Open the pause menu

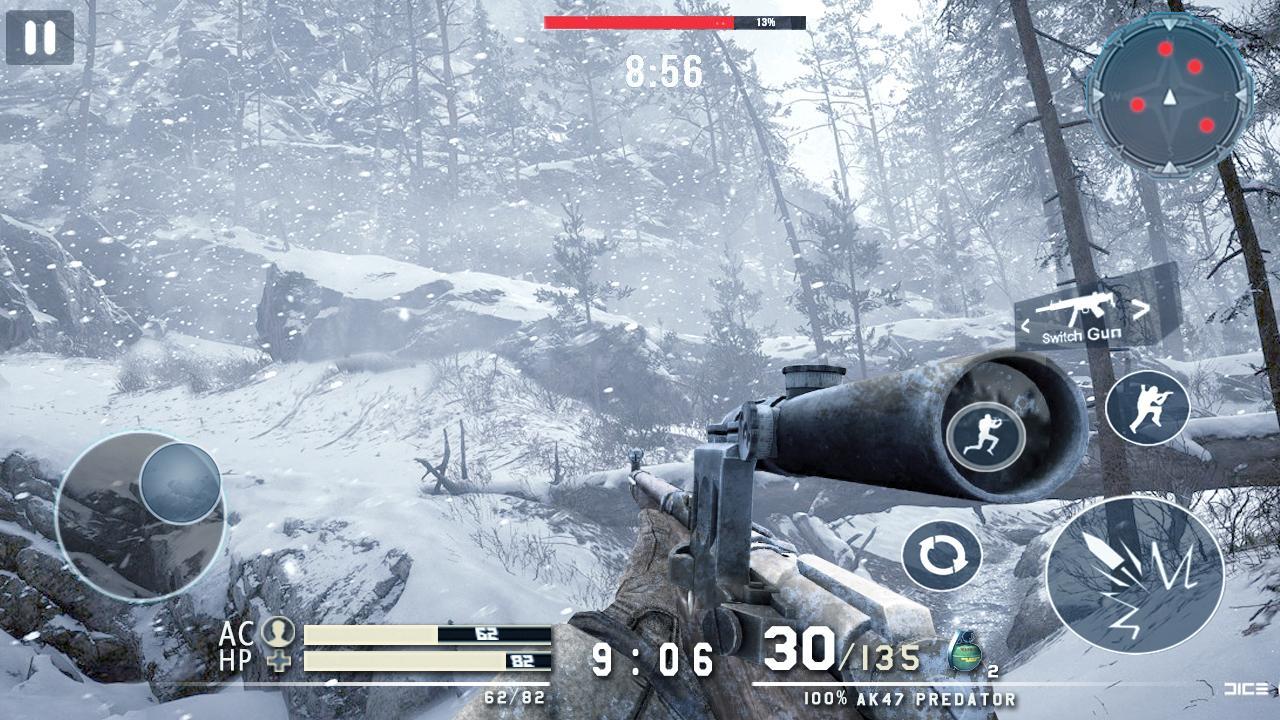click(x=38, y=39)
